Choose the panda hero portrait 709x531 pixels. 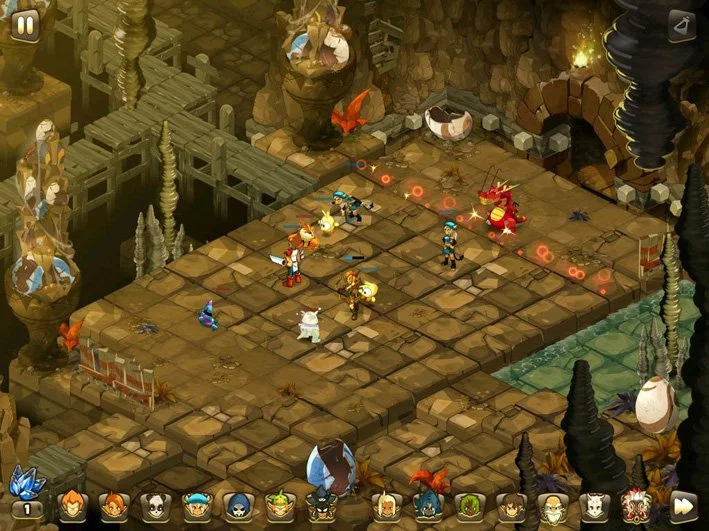click(x=154, y=505)
